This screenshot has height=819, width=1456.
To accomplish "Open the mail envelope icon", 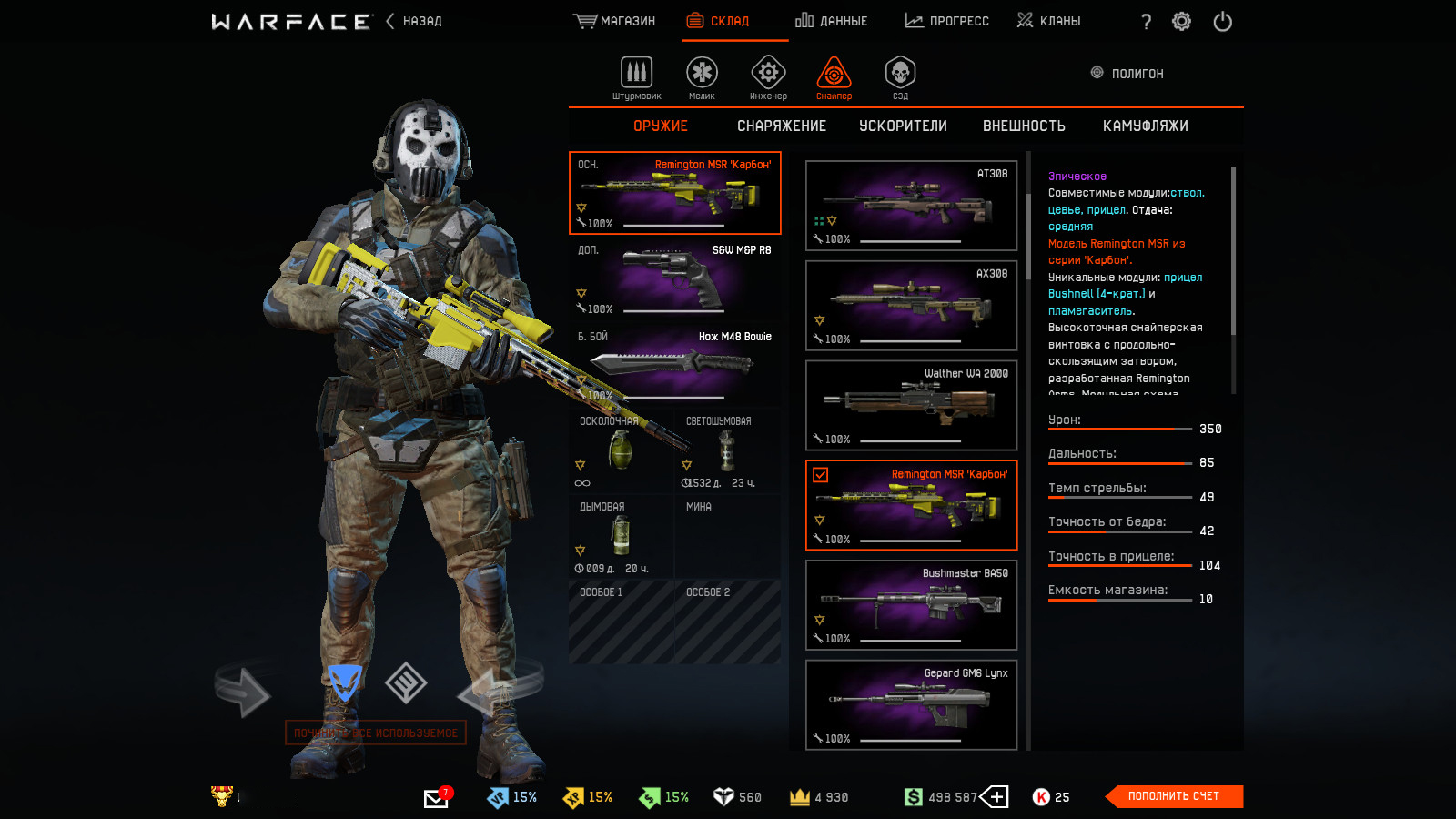I will pyautogui.click(x=436, y=798).
